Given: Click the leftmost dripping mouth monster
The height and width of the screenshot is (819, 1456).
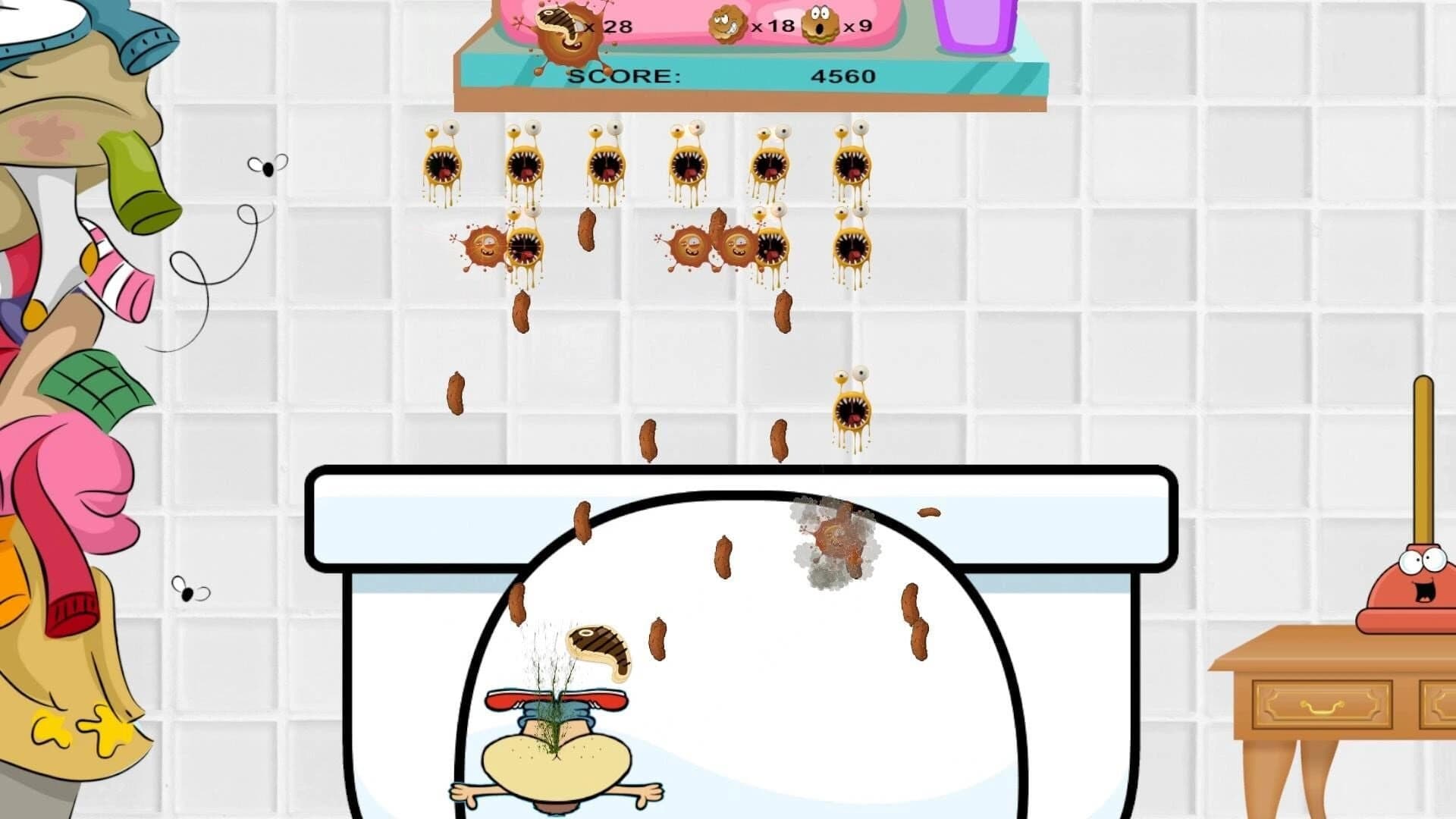Looking at the screenshot, I should coord(443,163).
